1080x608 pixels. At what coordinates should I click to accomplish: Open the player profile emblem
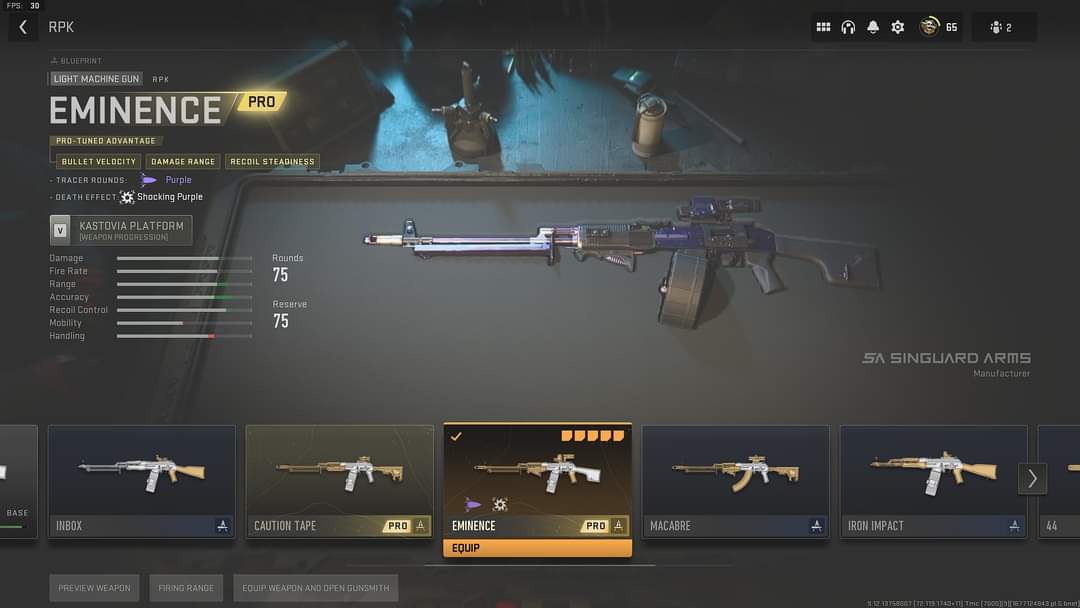point(930,27)
